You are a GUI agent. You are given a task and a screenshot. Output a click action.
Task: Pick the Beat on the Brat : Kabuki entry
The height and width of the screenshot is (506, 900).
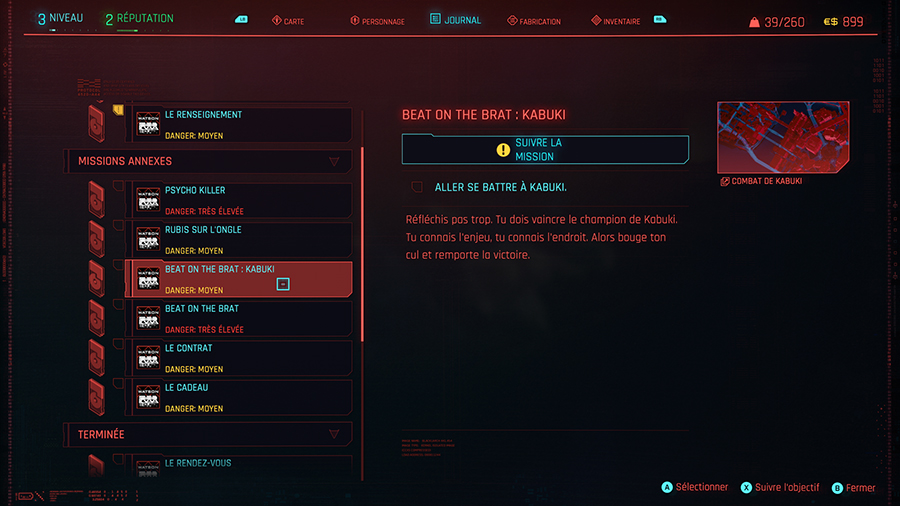click(x=240, y=279)
